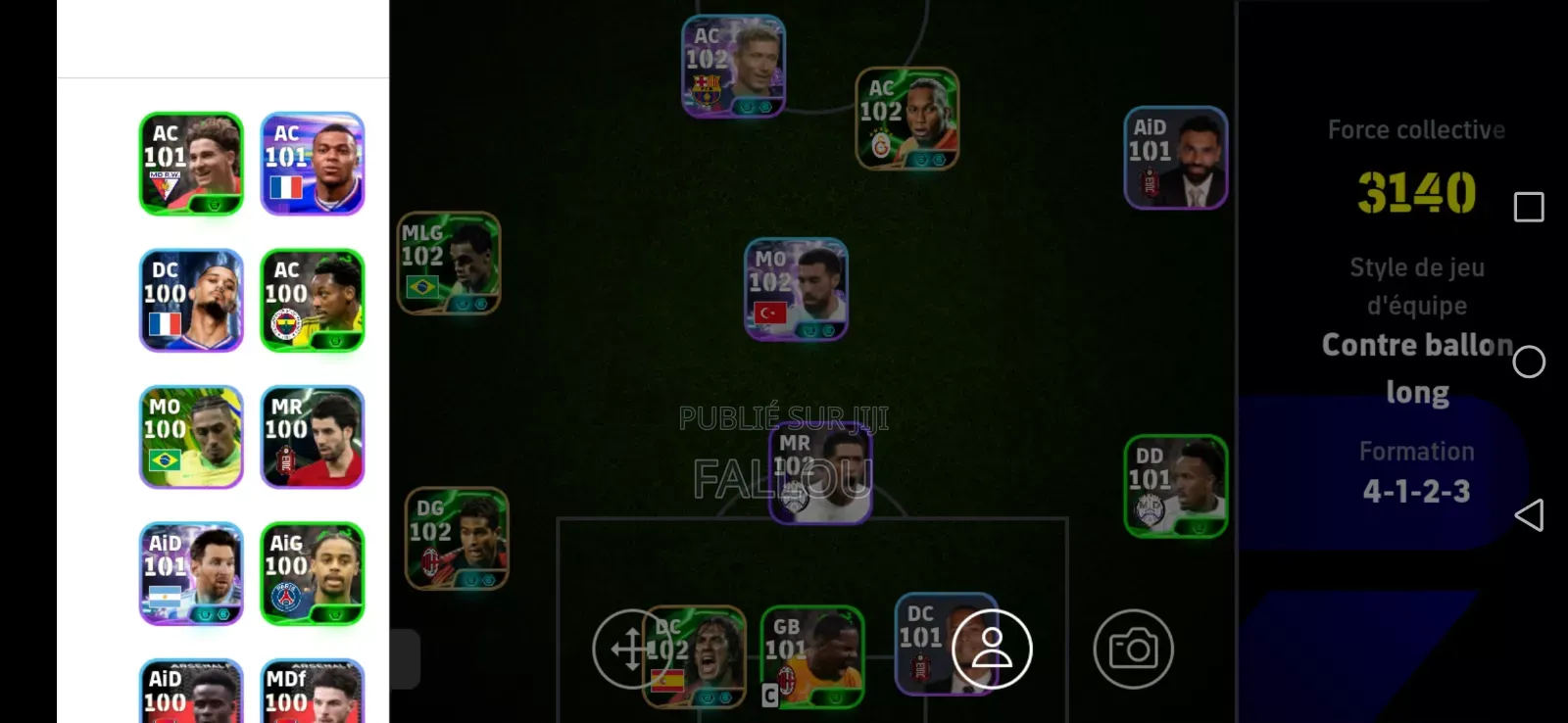The height and width of the screenshot is (723, 1568).
Task: Tap the camera icon to capture the squad
Action: (x=1133, y=649)
